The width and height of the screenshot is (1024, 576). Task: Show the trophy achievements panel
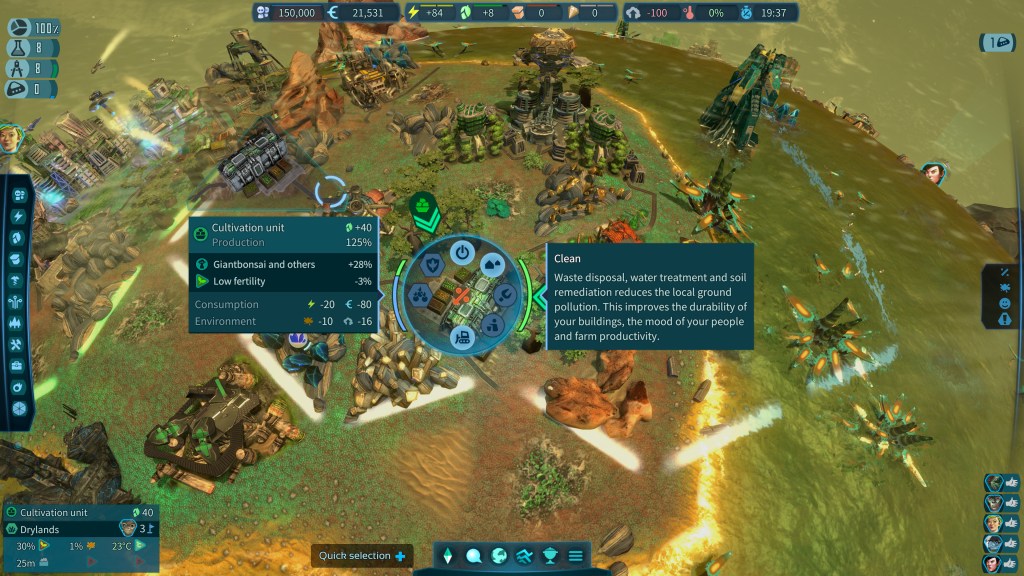pyautogui.click(x=550, y=556)
